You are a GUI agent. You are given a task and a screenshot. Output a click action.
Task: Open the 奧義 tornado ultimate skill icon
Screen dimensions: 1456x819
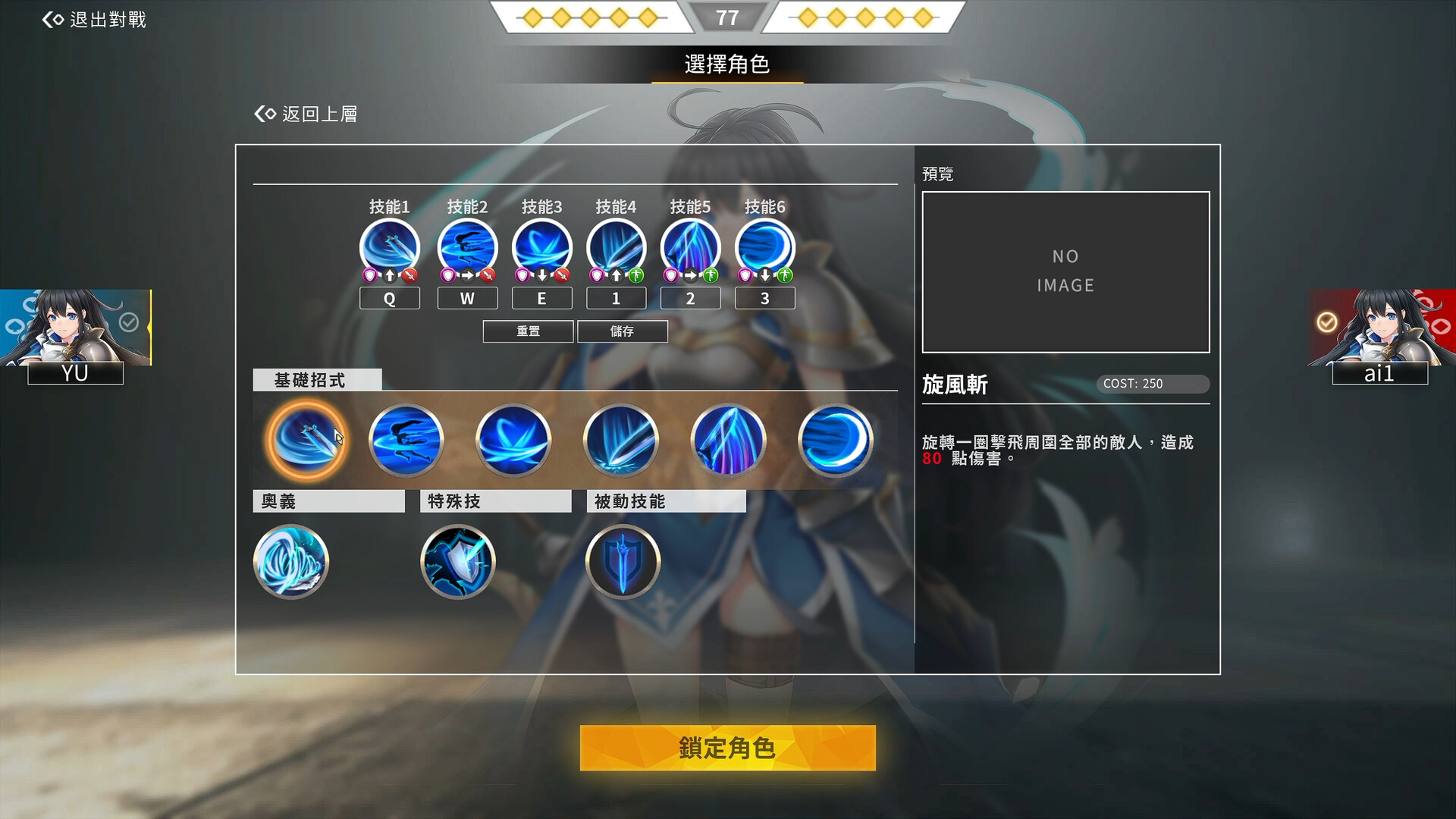[x=291, y=562]
